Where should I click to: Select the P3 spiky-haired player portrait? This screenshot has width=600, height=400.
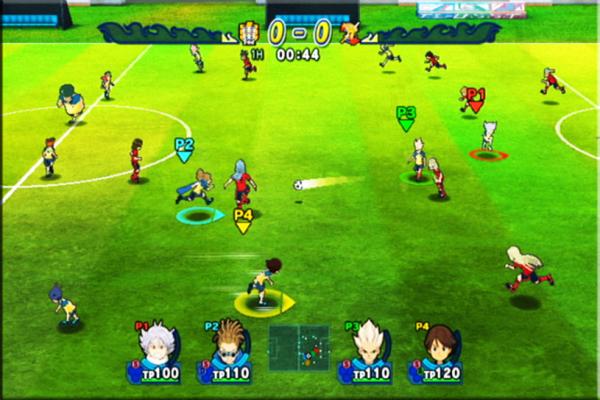(x=369, y=345)
